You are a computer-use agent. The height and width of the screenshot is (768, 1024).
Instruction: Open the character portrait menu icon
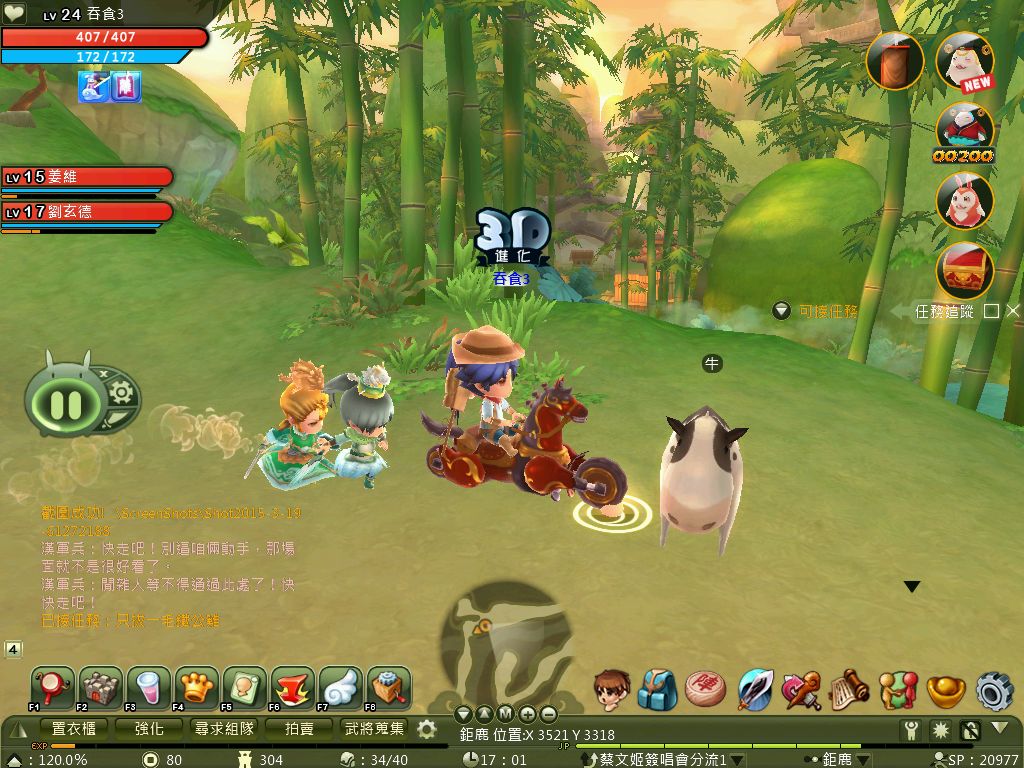[611, 690]
